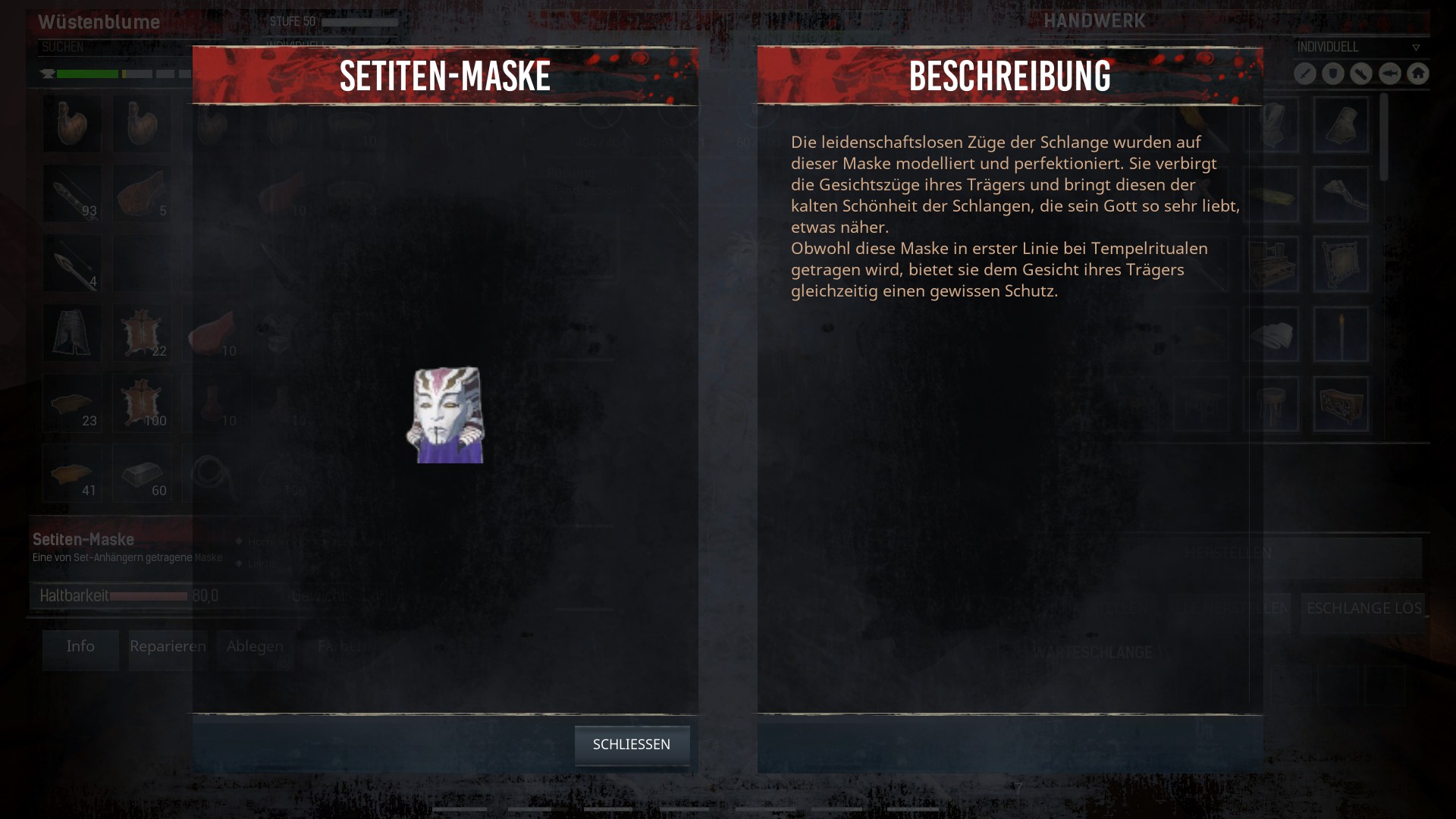Show the fish food recipes category
Viewport: 1456px width, 819px height.
(1389, 74)
